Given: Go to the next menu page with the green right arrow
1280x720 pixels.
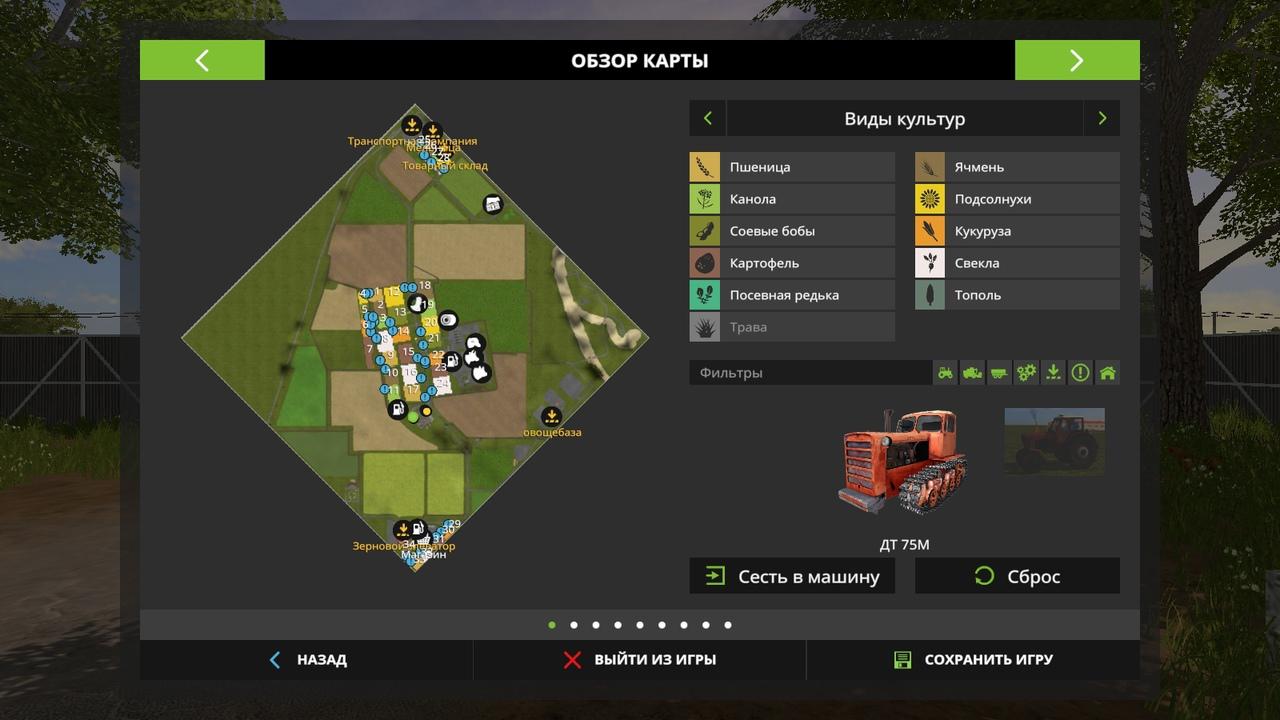Looking at the screenshot, I should click(1076, 60).
